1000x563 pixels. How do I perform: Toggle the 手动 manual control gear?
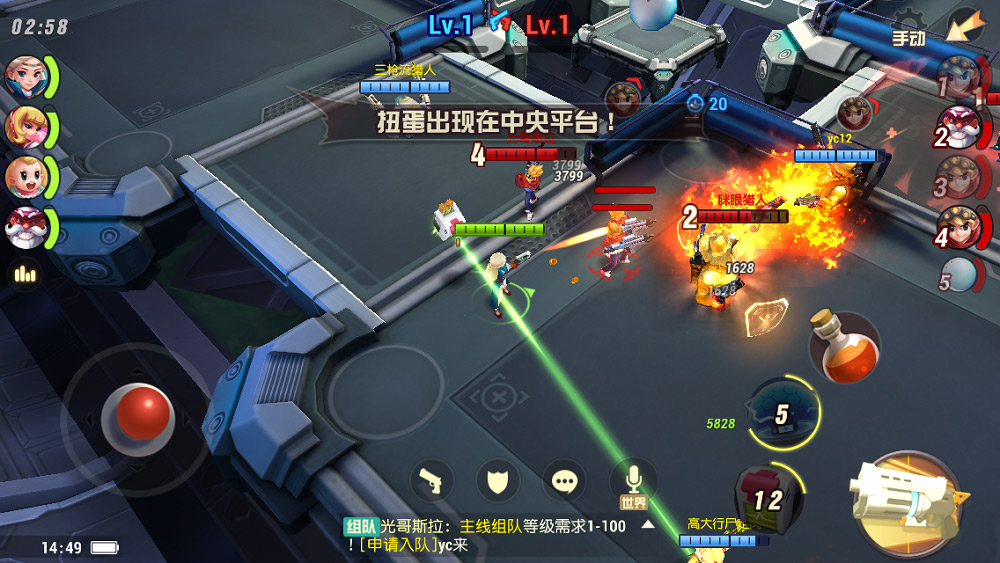click(908, 31)
